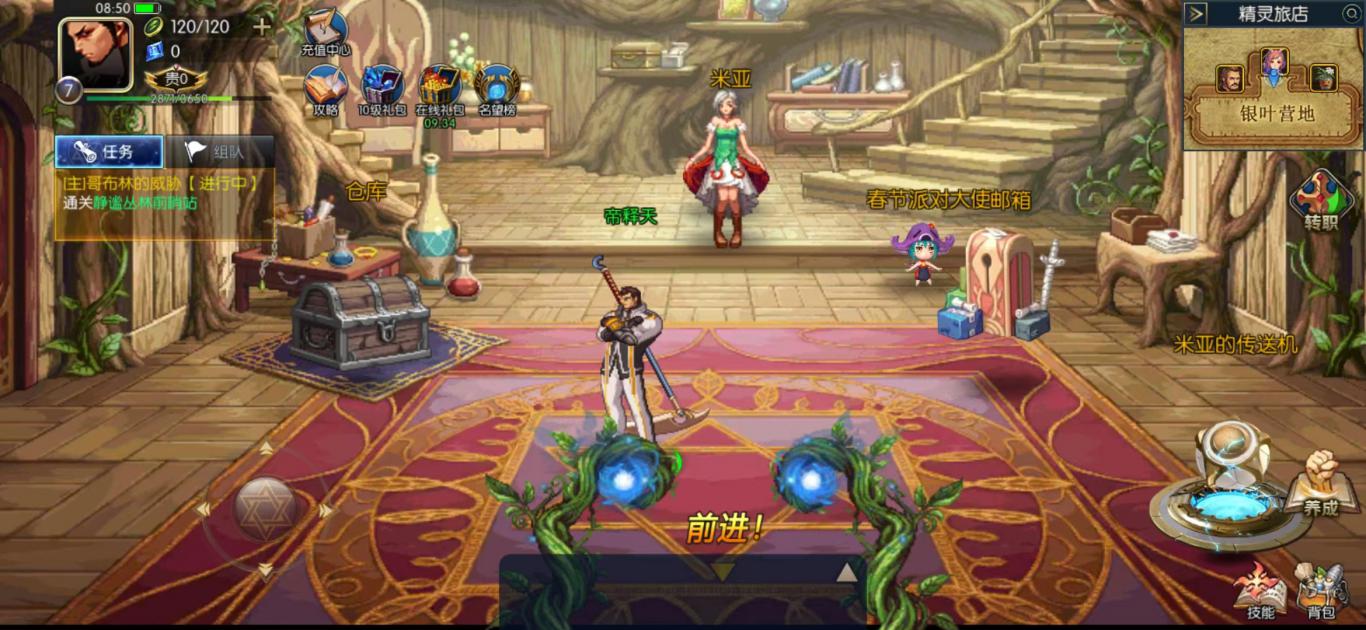Open the 充值中心 recharge center
The height and width of the screenshot is (630, 1366).
click(x=325, y=30)
